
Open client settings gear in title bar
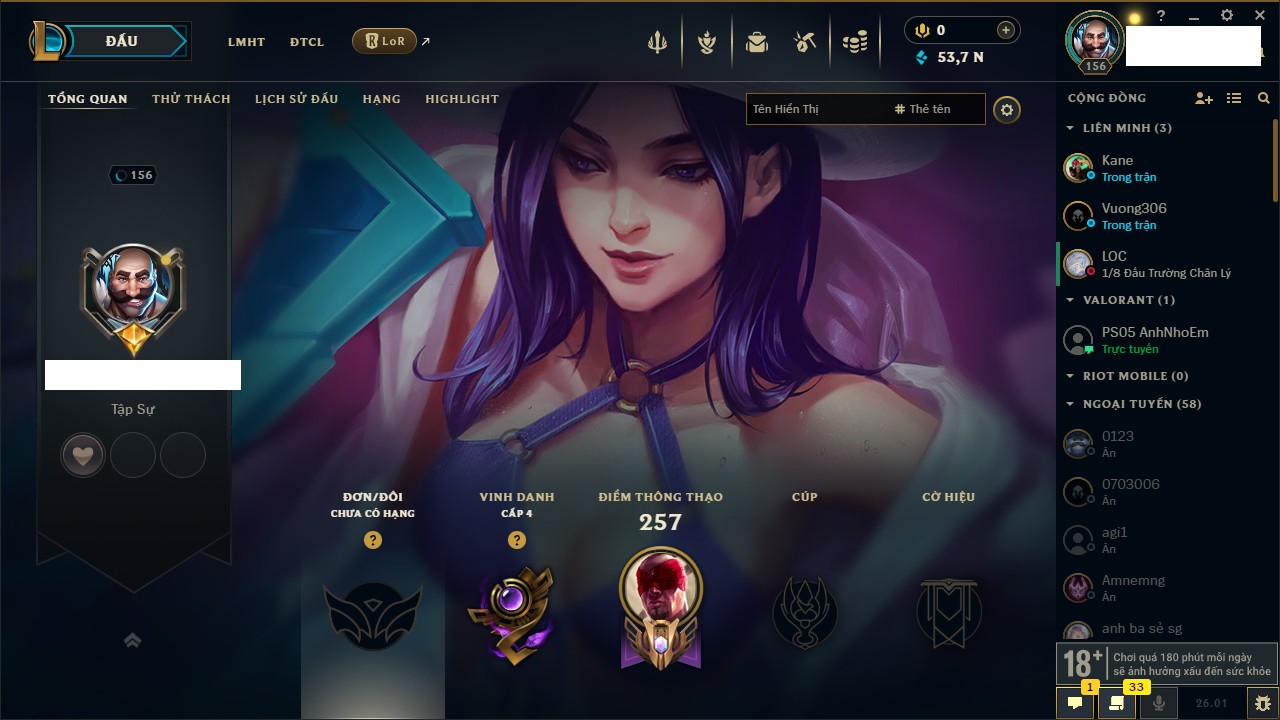coord(1227,16)
